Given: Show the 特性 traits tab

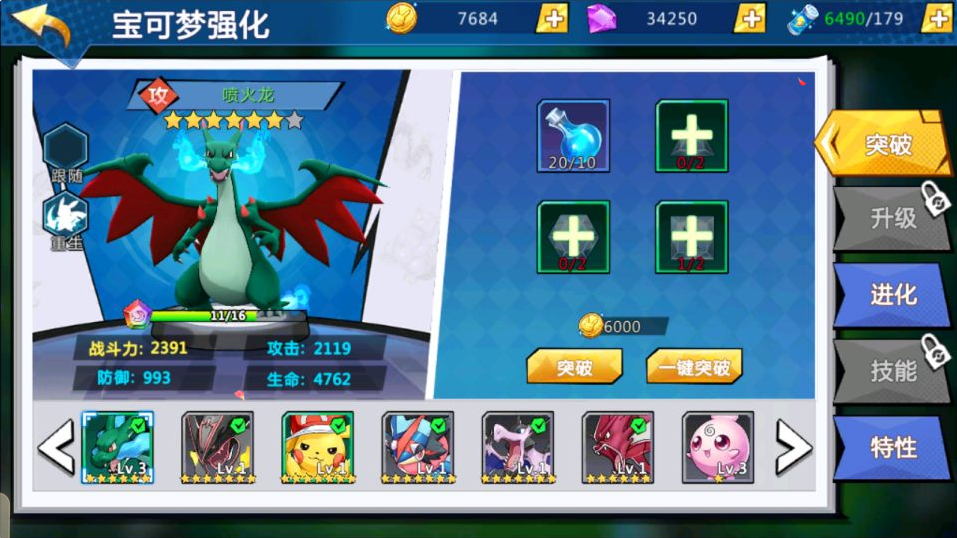Looking at the screenshot, I should (x=890, y=447).
